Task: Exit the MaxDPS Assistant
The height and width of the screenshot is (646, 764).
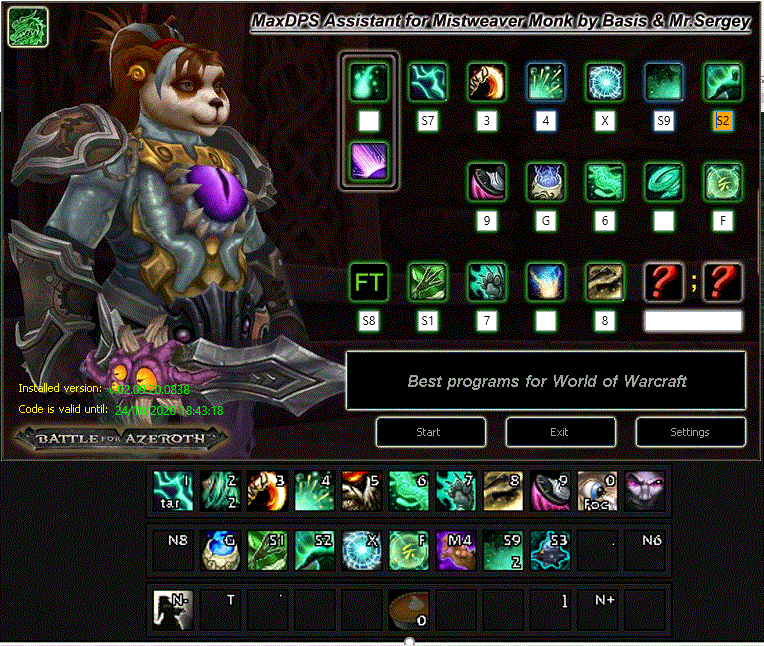Action: pyautogui.click(x=560, y=432)
